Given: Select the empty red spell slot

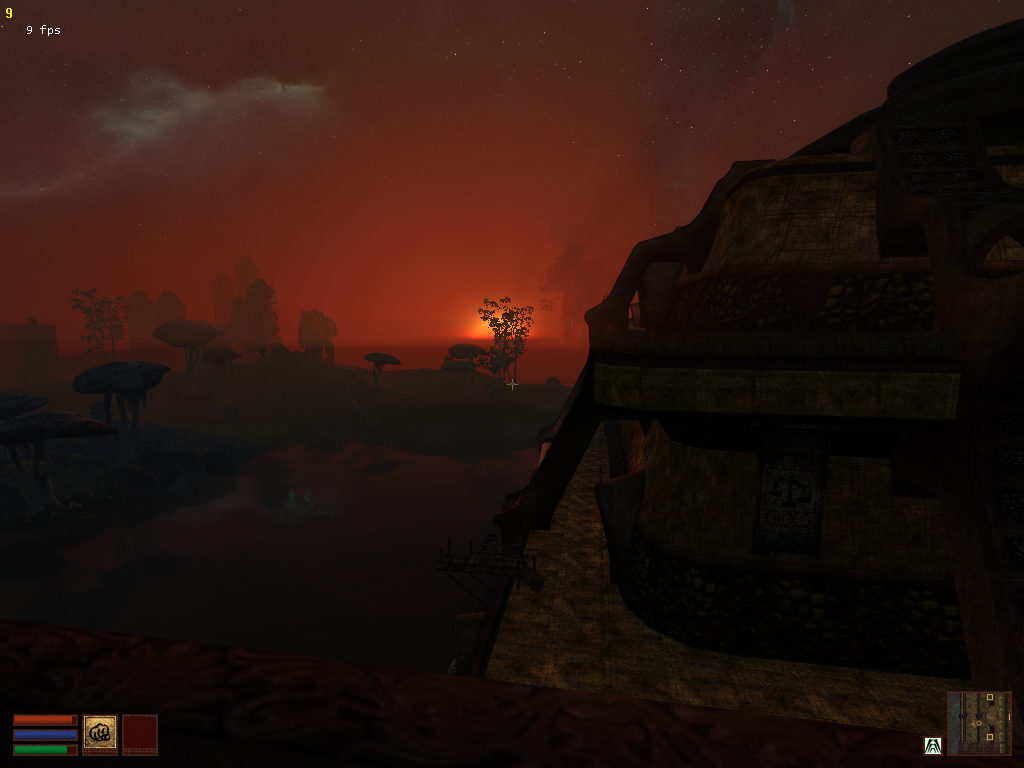Looking at the screenshot, I should tap(140, 733).
